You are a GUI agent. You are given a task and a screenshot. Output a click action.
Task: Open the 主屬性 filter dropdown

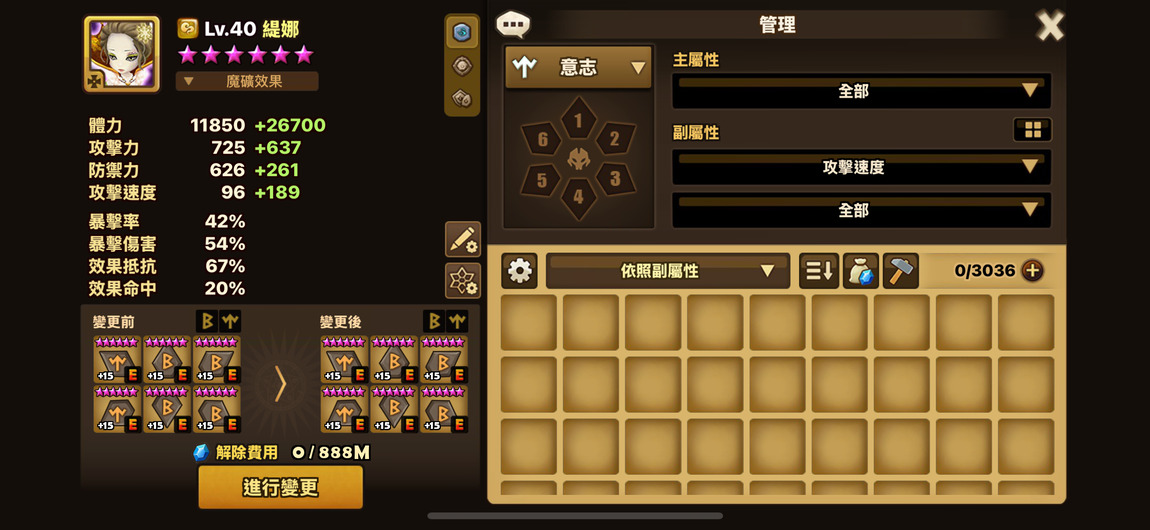tap(861, 91)
